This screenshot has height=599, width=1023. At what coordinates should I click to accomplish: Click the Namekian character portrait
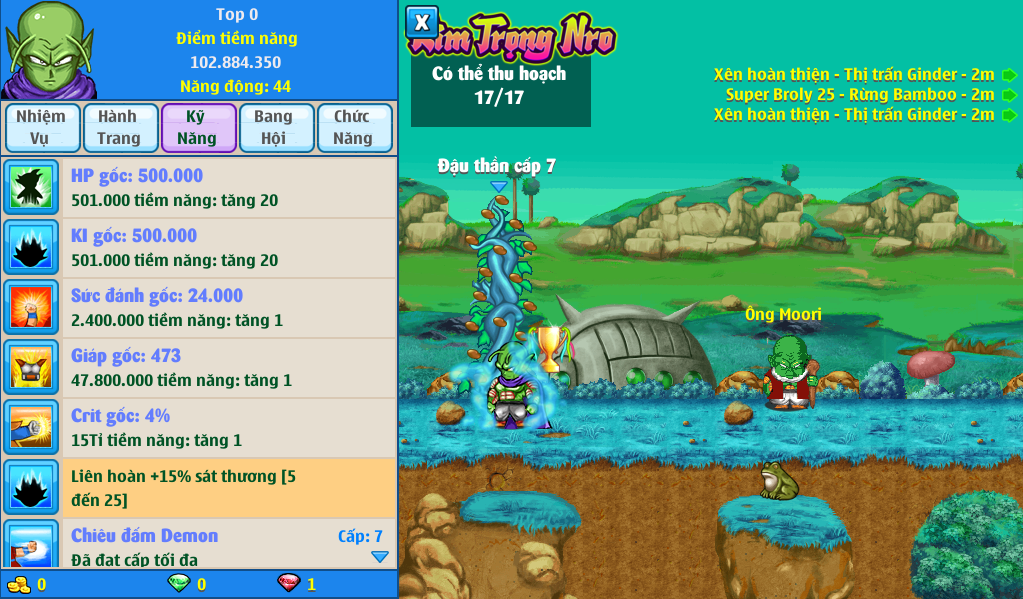point(48,50)
